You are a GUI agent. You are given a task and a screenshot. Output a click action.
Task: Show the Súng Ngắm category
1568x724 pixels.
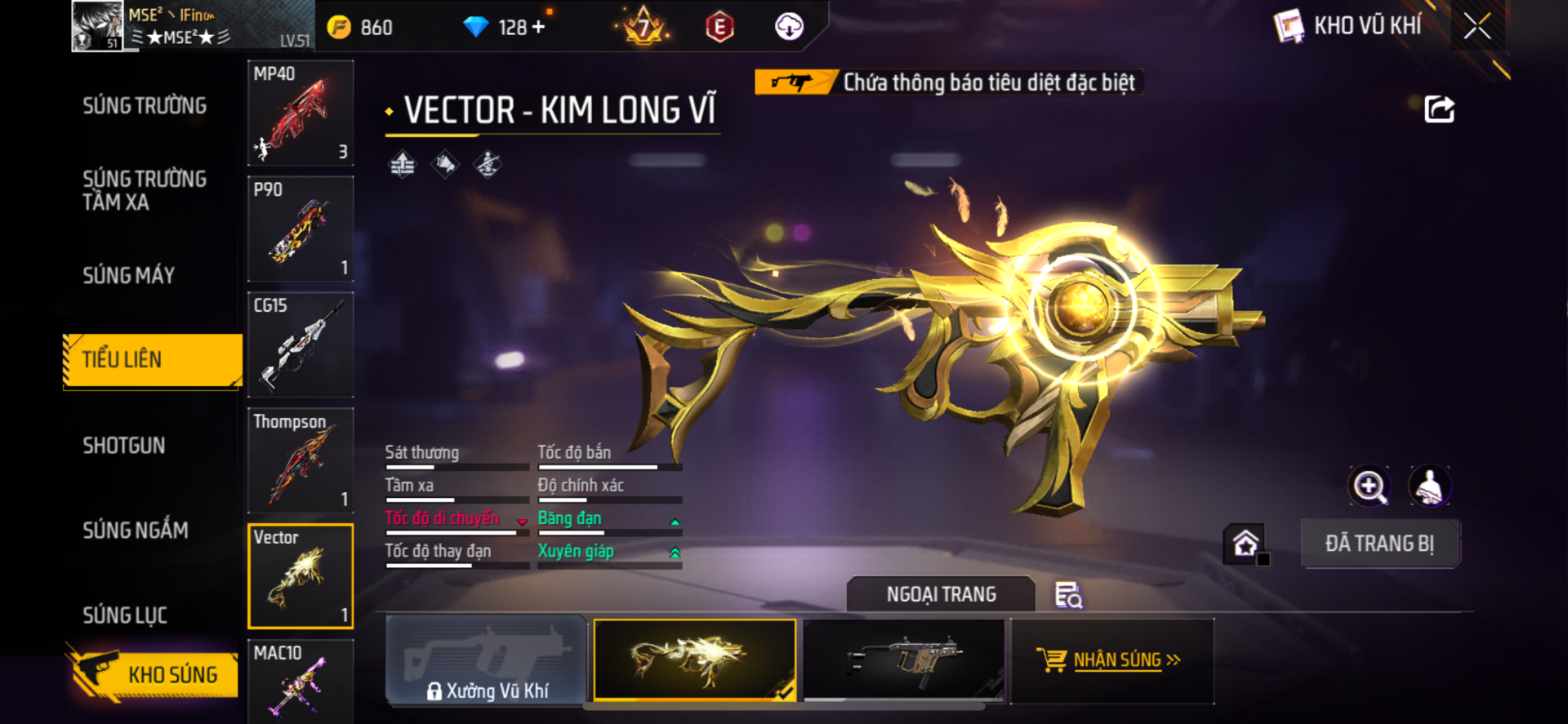(136, 531)
